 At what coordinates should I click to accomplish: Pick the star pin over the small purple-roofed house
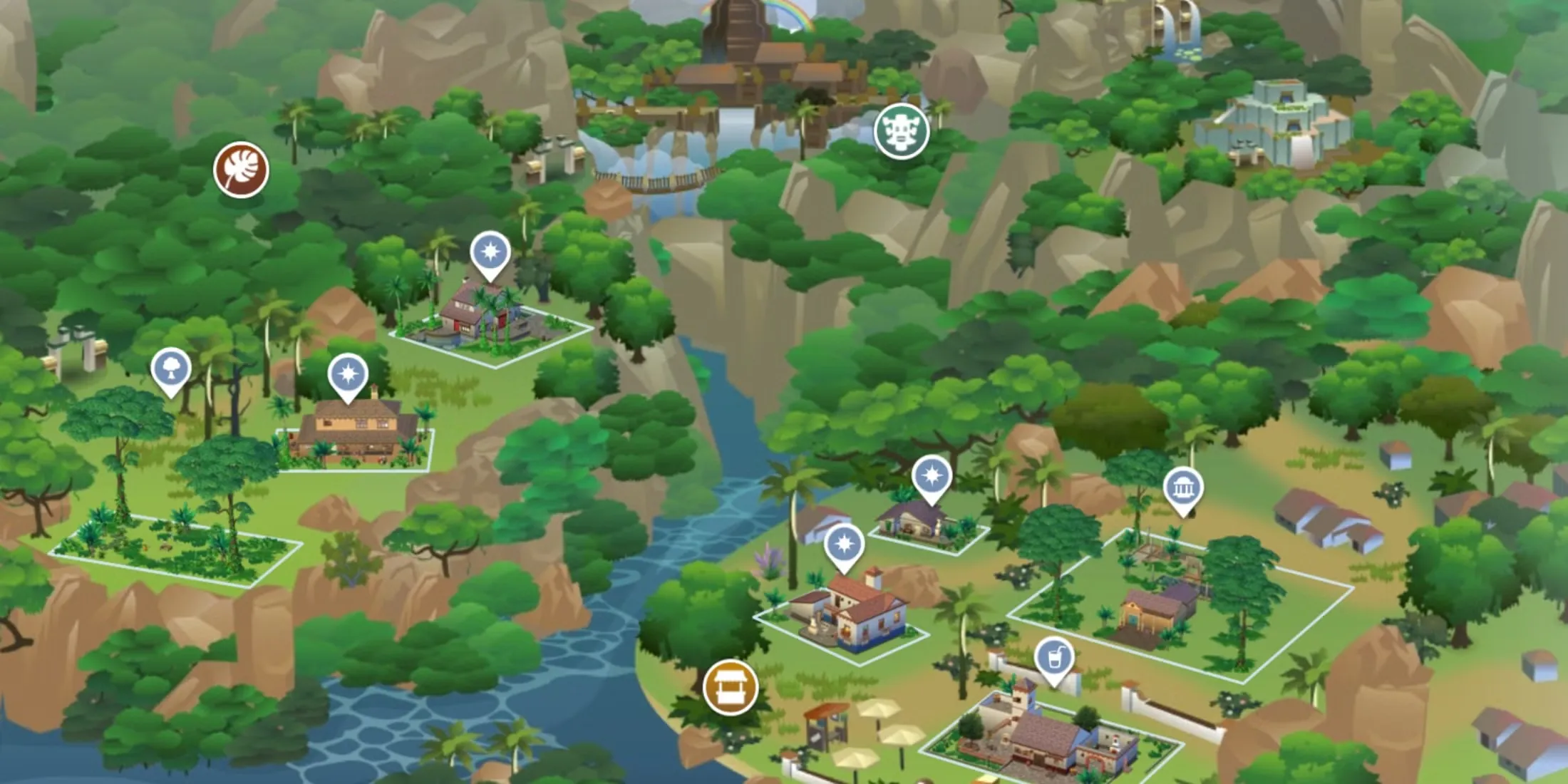[931, 476]
